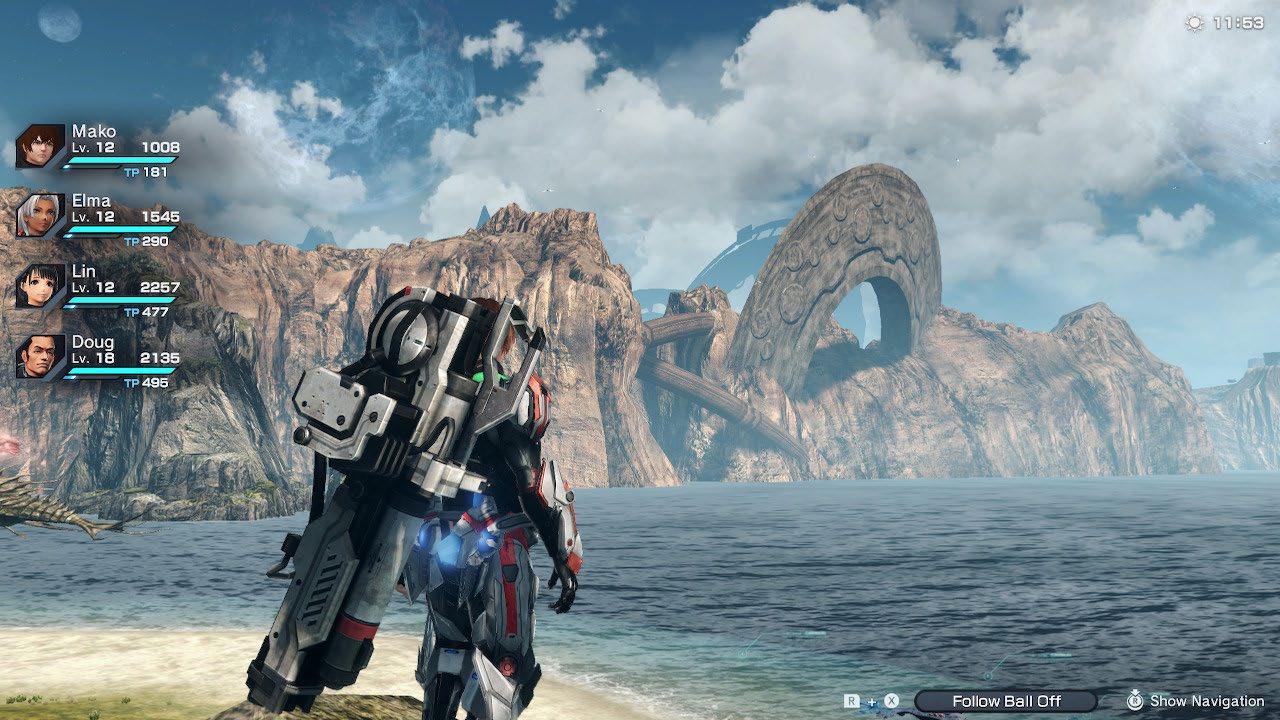
Task: Pick Doug's party portrait
Action: pyautogui.click(x=41, y=356)
